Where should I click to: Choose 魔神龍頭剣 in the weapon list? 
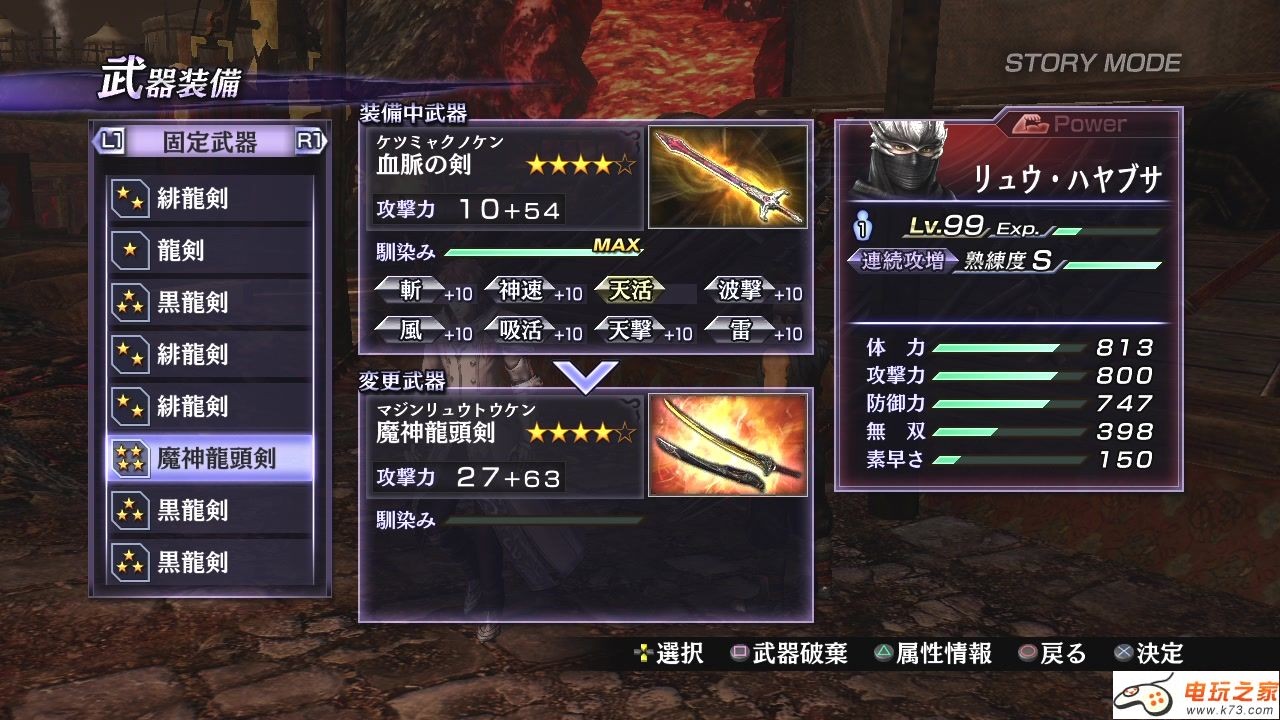click(210, 459)
